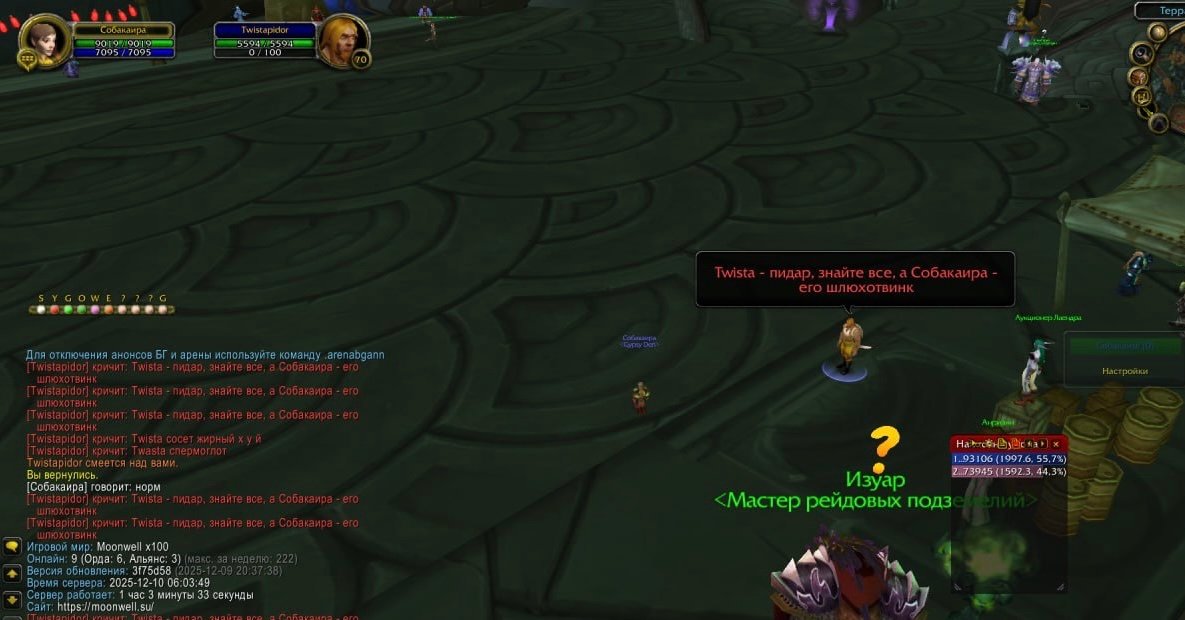Choose the Y channel dot in chat bar

55,310
